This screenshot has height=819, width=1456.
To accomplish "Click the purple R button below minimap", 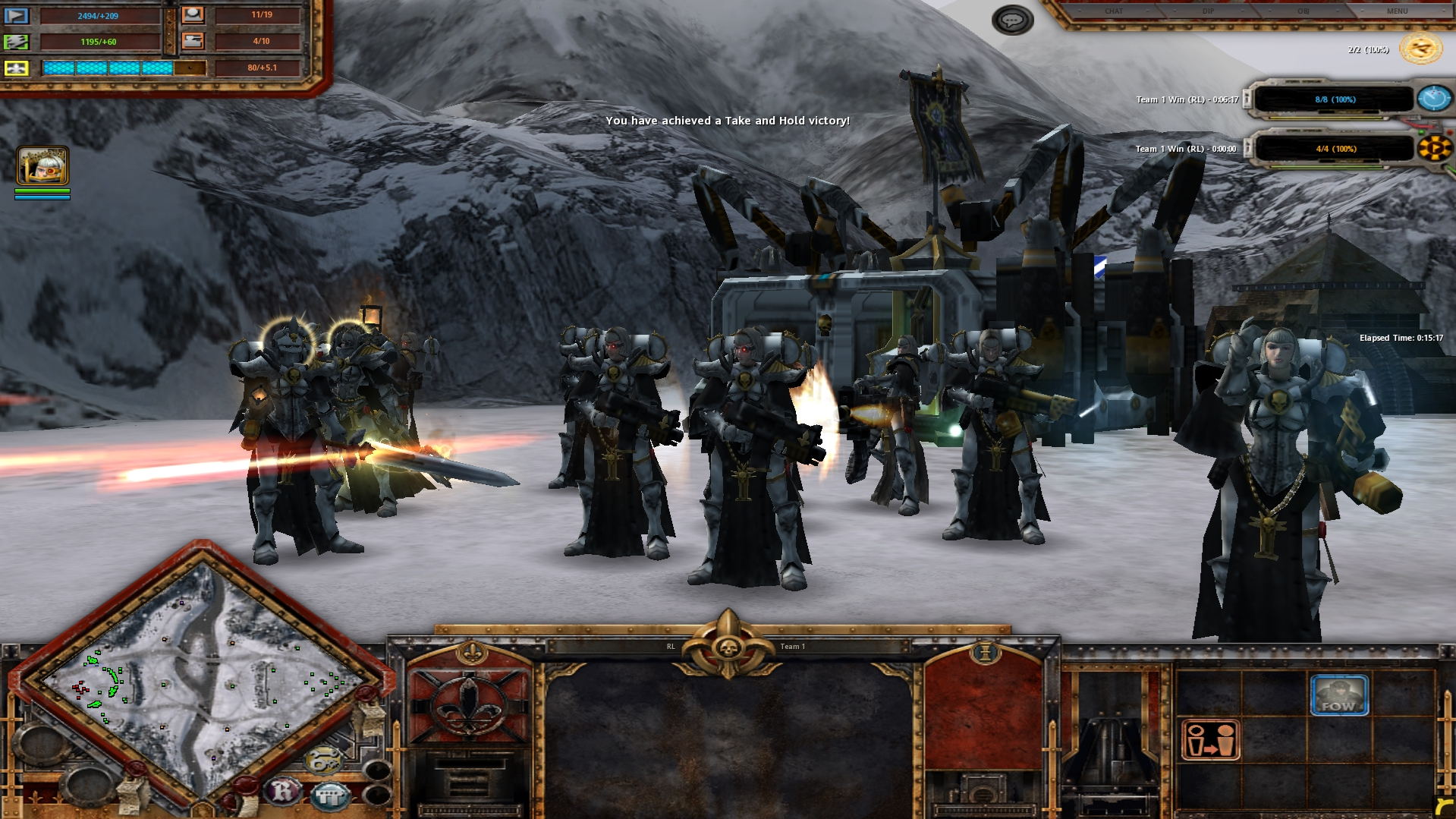I will [282, 791].
